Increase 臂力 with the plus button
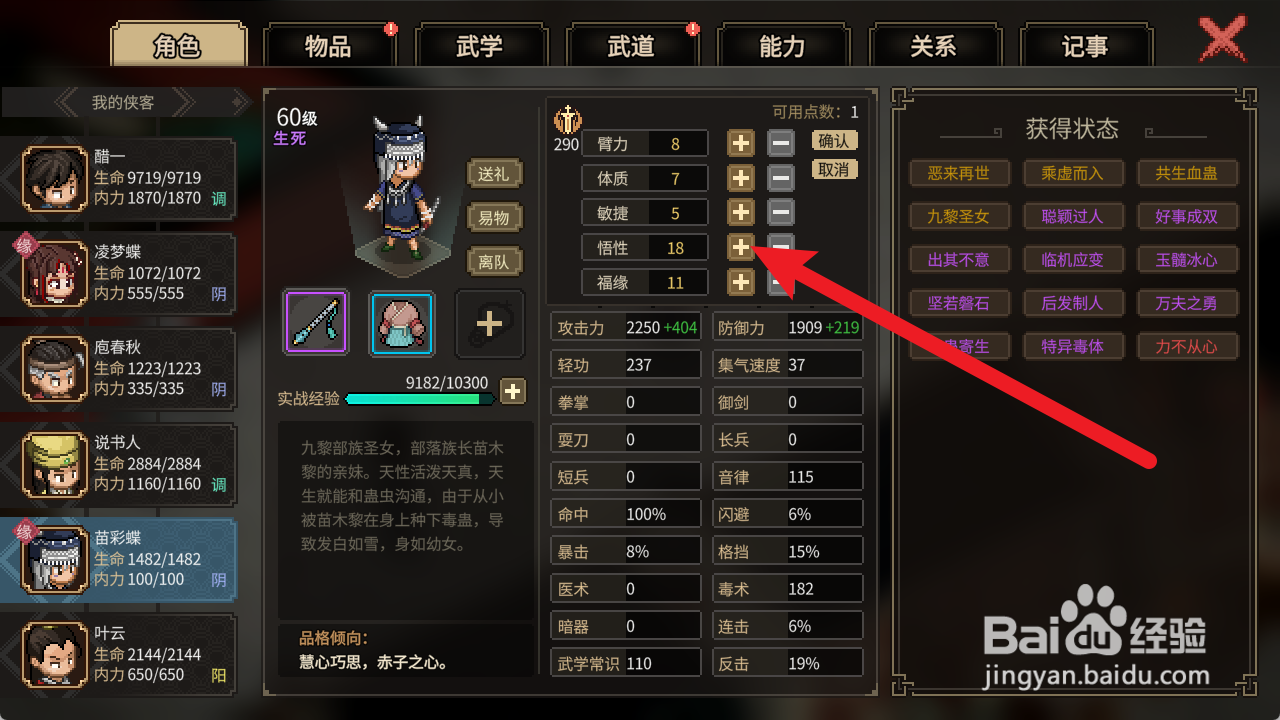 (x=740, y=143)
